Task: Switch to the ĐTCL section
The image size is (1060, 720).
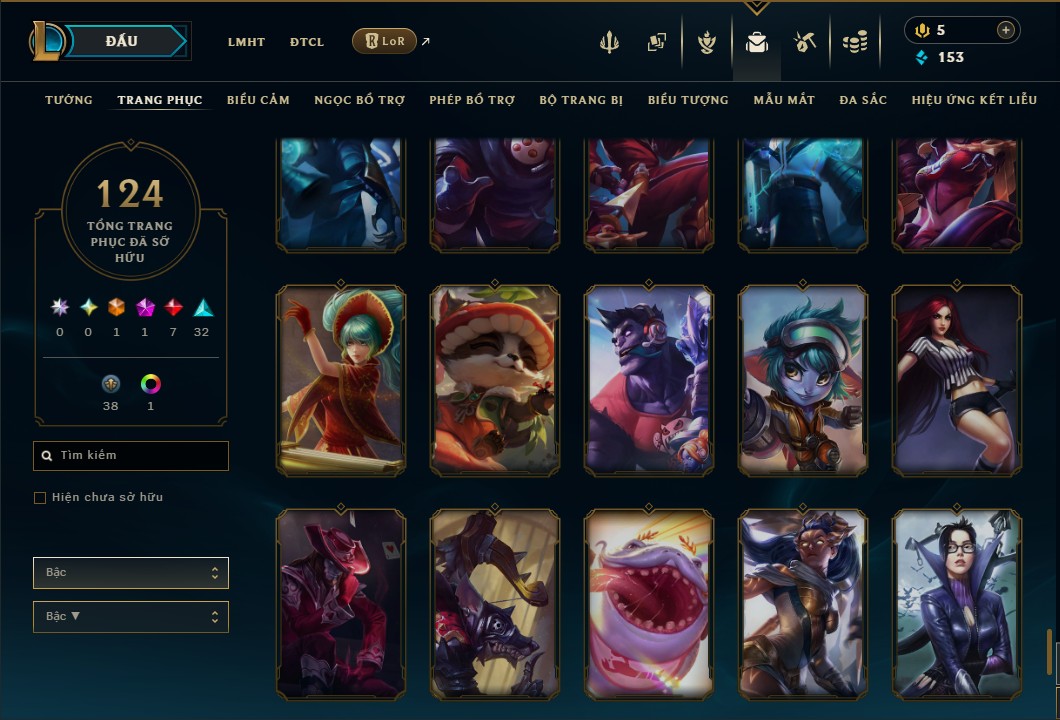Action: [307, 42]
